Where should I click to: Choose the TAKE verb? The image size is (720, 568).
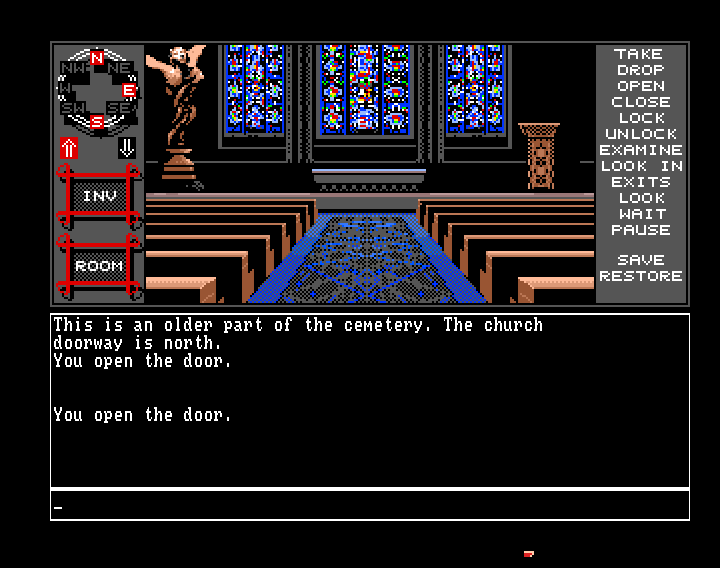640,54
